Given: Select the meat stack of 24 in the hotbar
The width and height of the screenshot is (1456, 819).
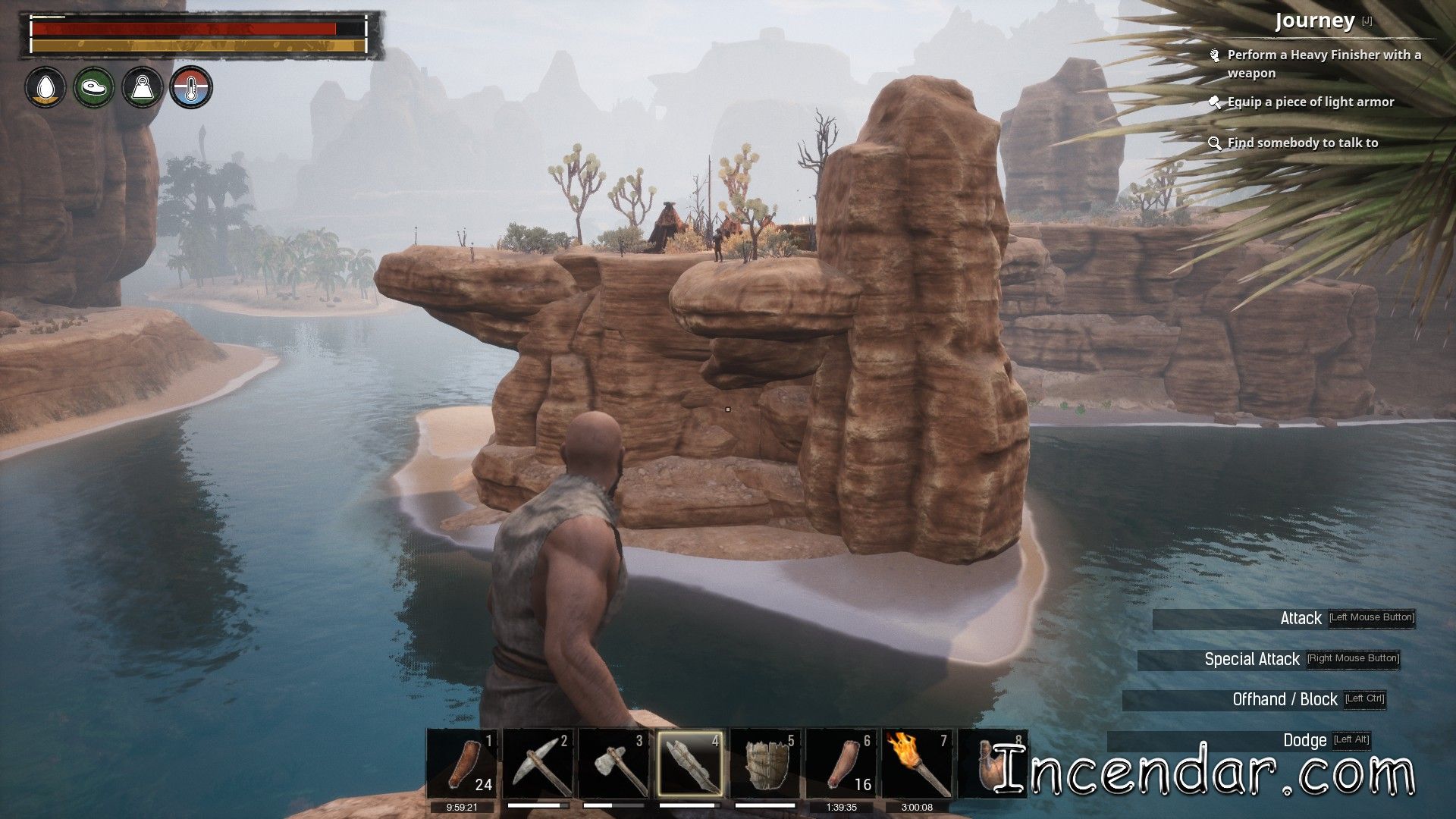Looking at the screenshot, I should pyautogui.click(x=463, y=763).
